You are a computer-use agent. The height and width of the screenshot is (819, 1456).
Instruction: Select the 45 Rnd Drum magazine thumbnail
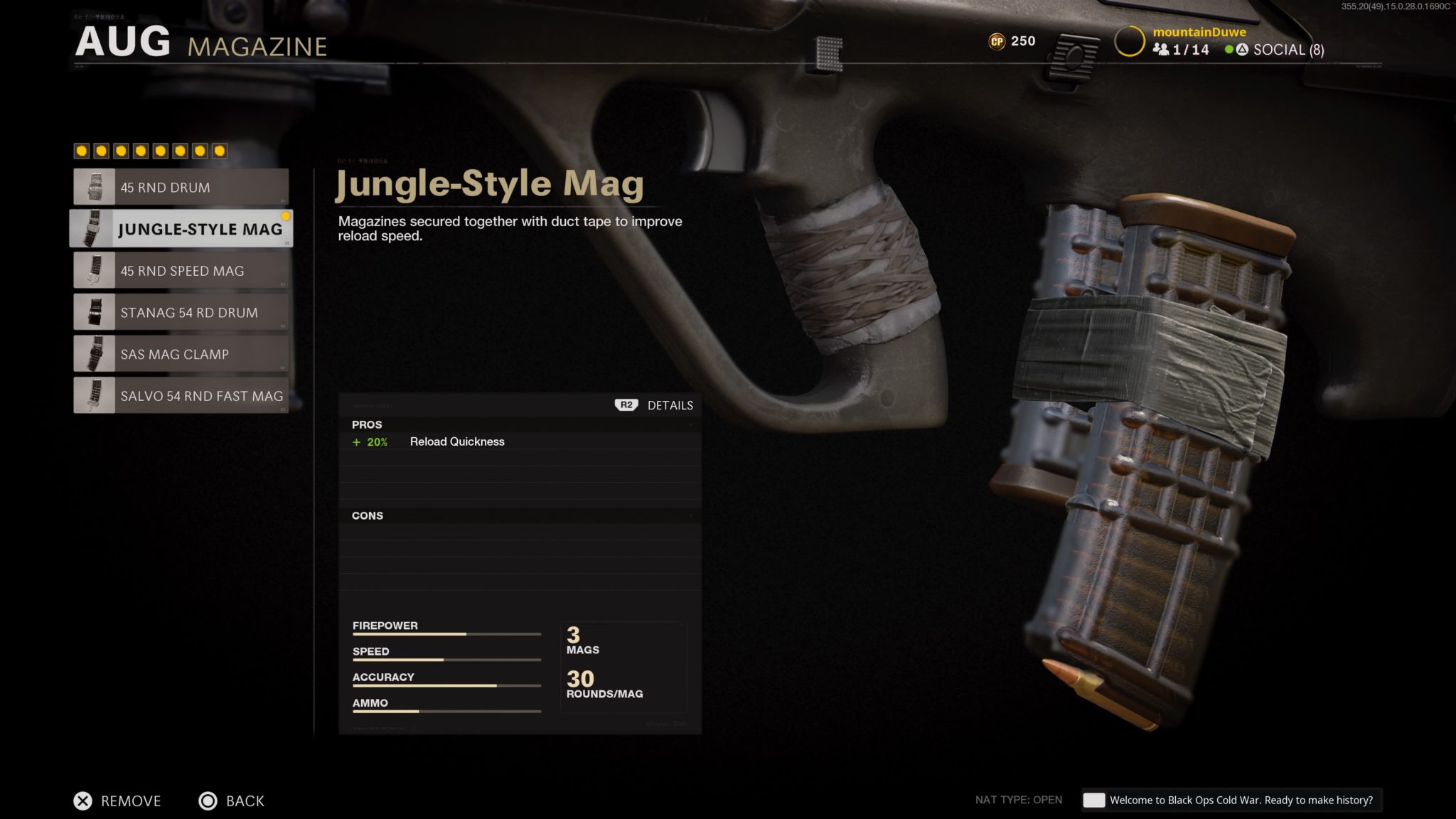tap(96, 187)
